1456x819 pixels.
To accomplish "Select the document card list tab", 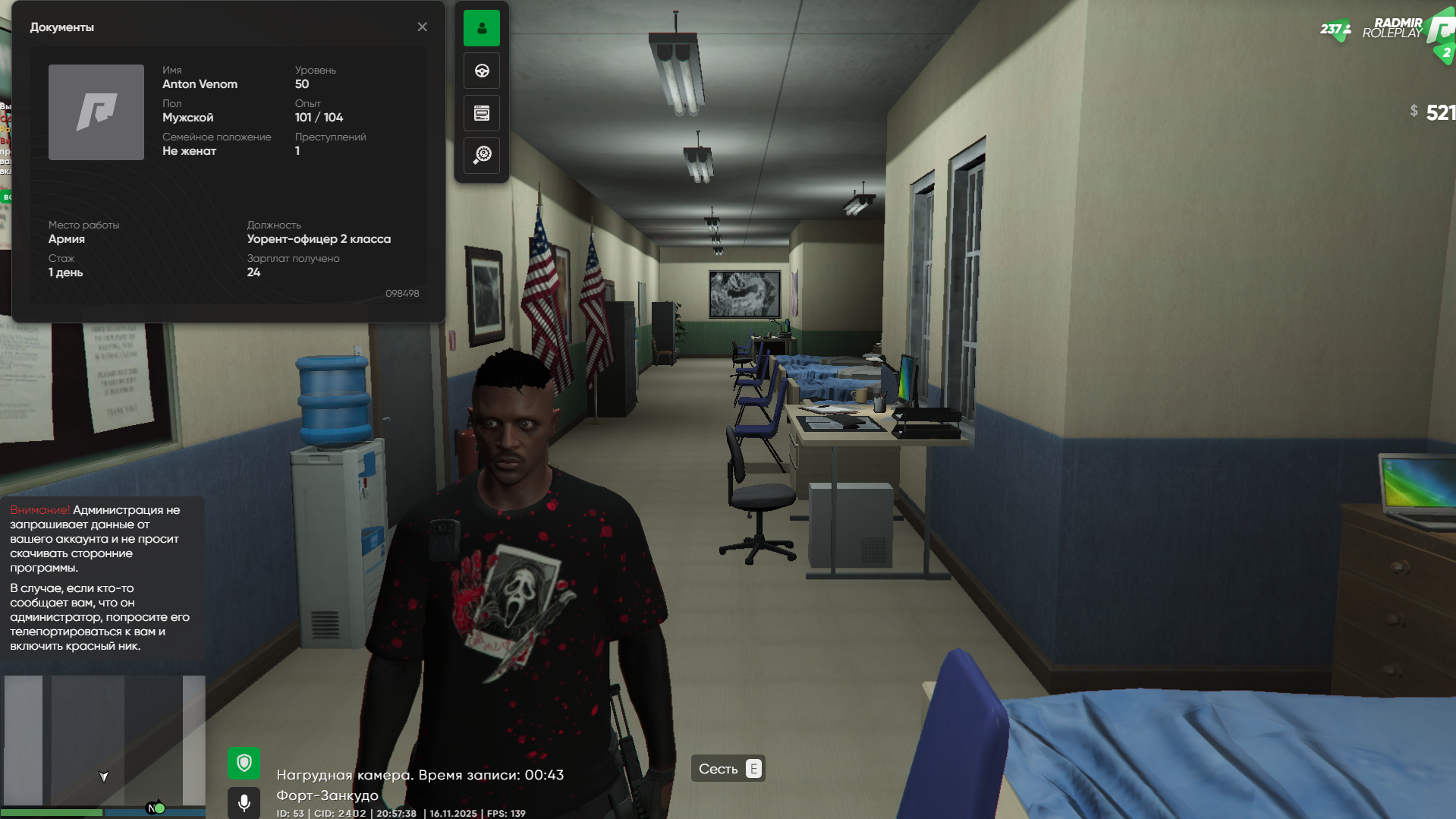I will click(x=482, y=114).
